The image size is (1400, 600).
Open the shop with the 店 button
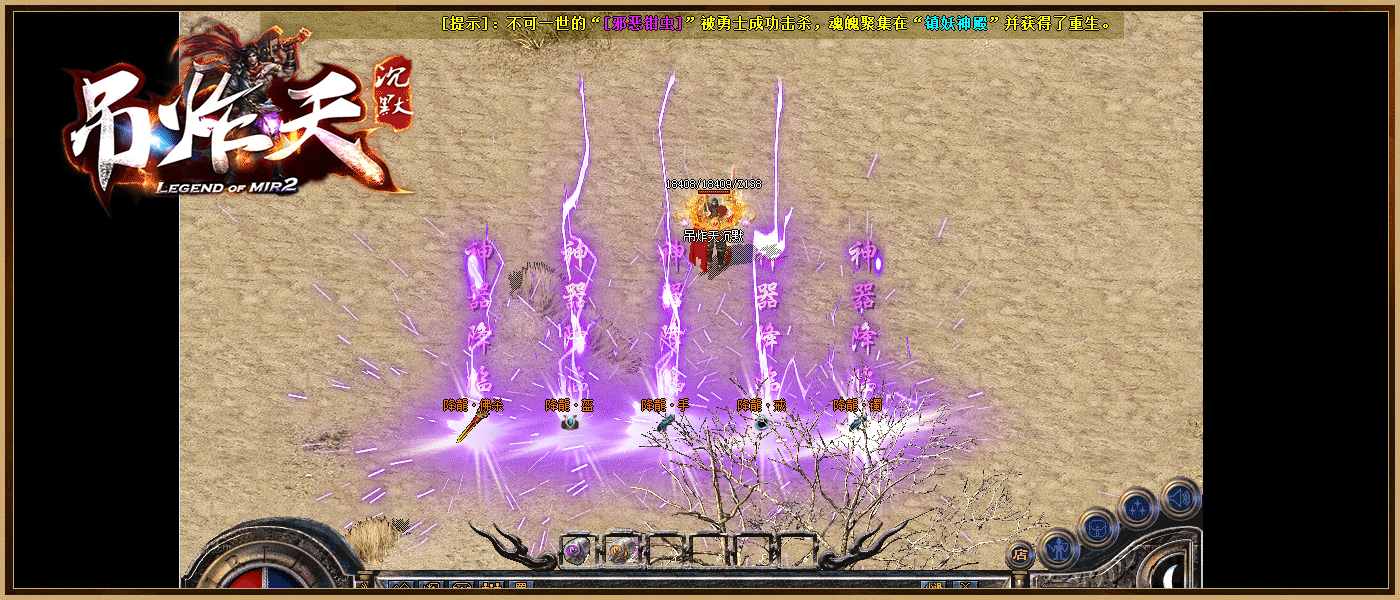(1019, 553)
